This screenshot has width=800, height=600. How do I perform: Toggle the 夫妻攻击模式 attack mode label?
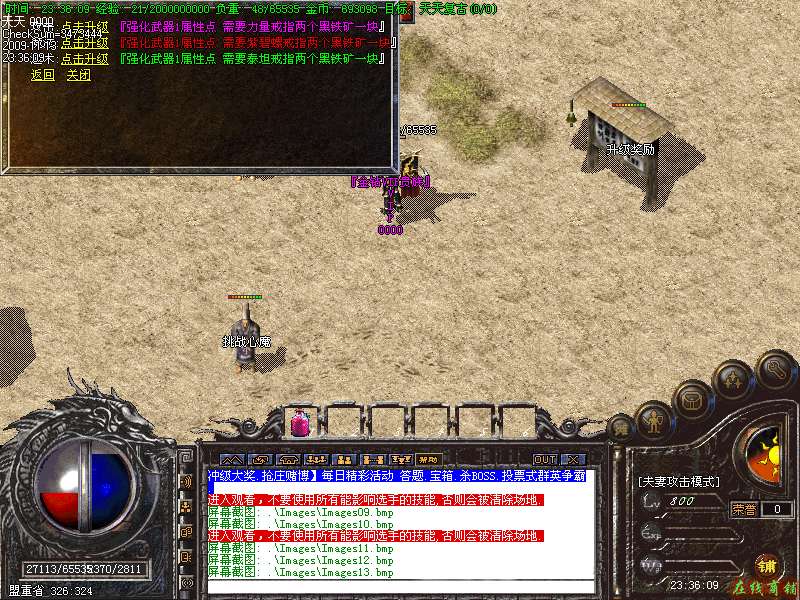[x=679, y=481]
